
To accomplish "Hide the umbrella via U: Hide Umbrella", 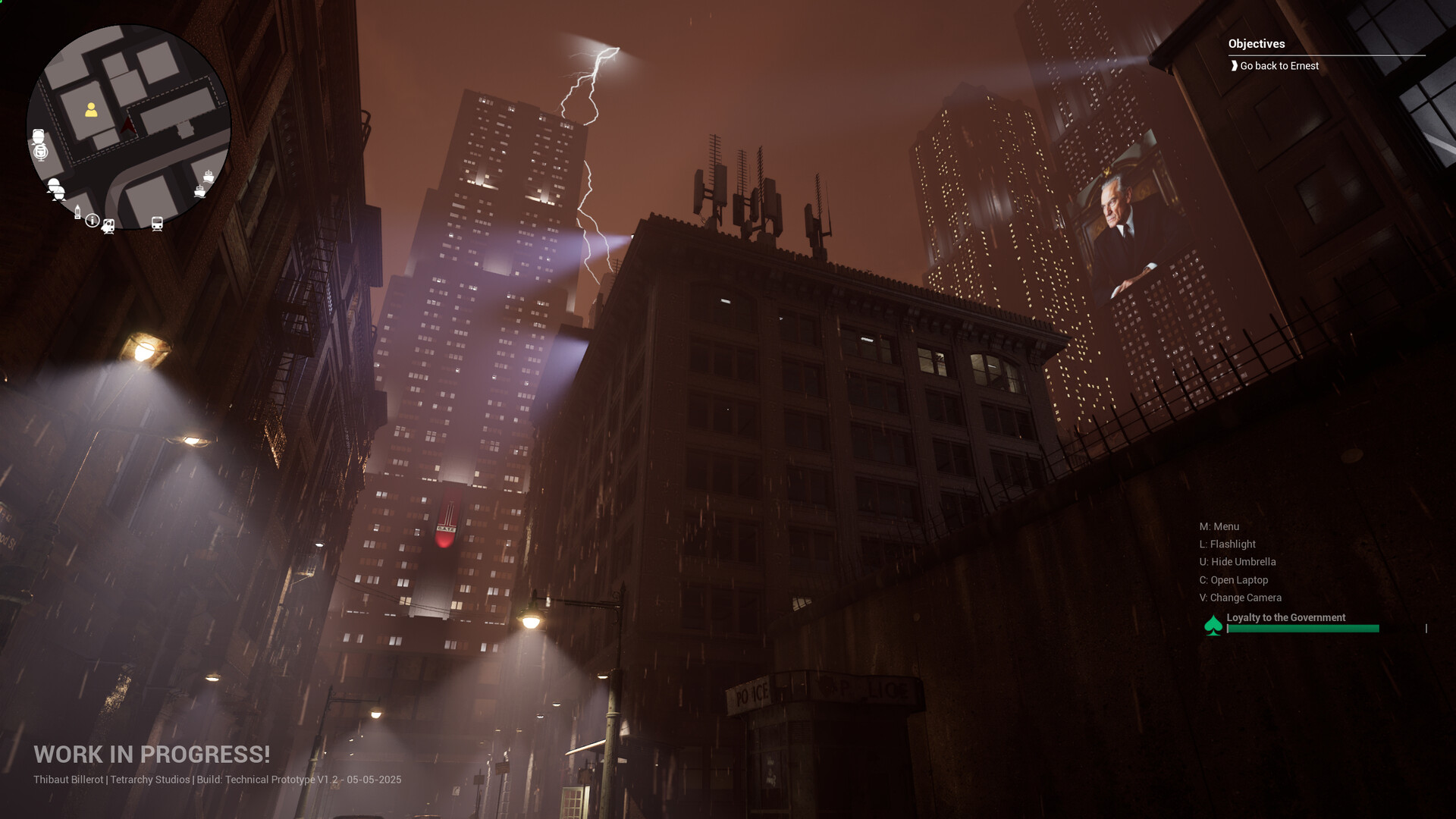I will pos(1238,562).
